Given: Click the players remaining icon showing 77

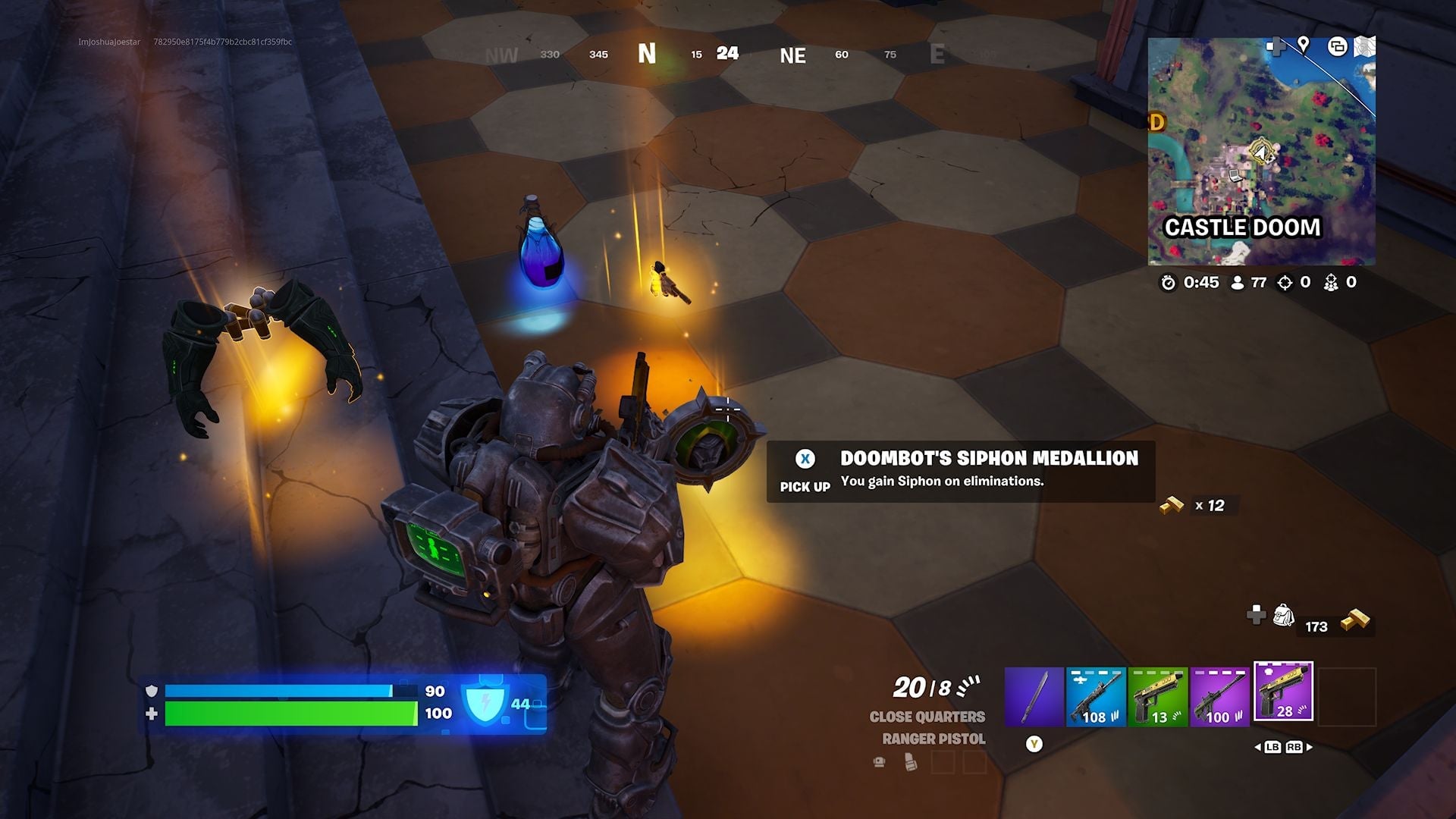Looking at the screenshot, I should click(x=1238, y=283).
